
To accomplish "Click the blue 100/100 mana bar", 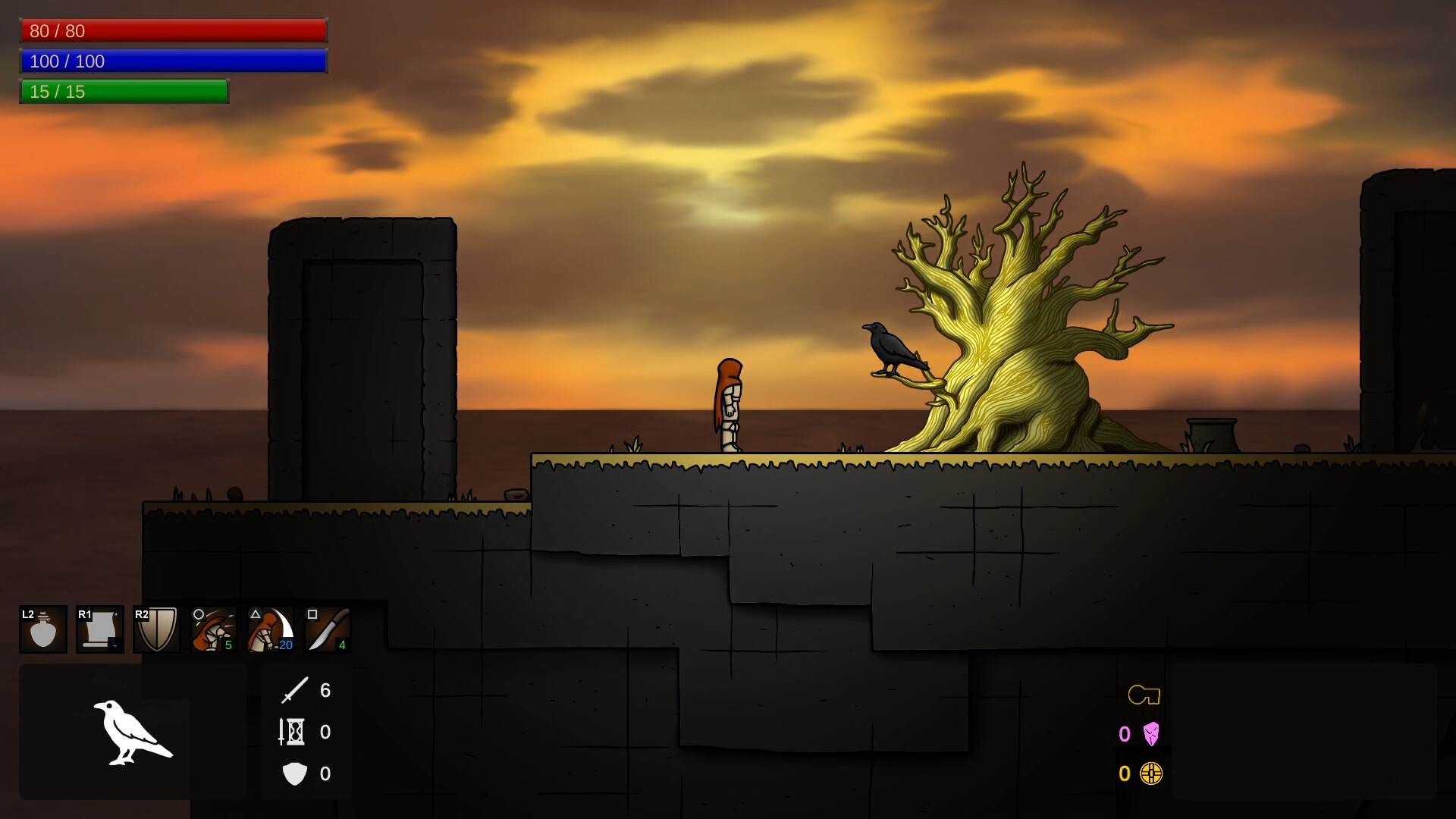I will [173, 61].
